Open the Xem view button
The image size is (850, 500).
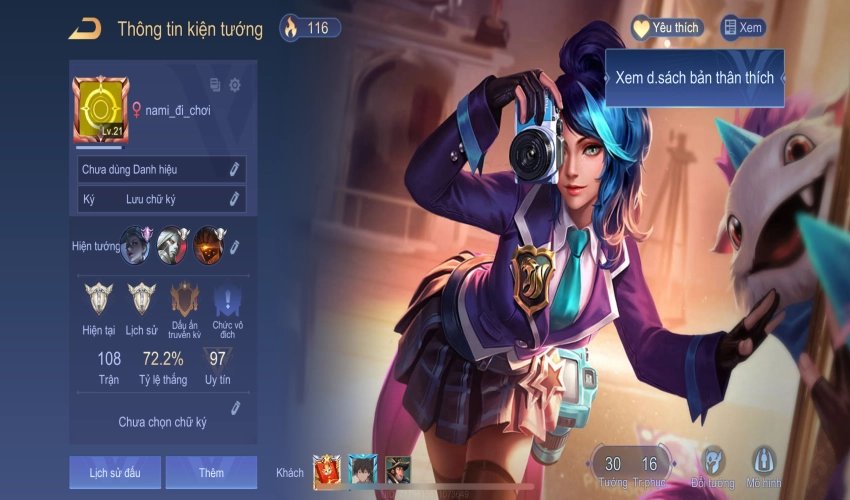point(743,28)
